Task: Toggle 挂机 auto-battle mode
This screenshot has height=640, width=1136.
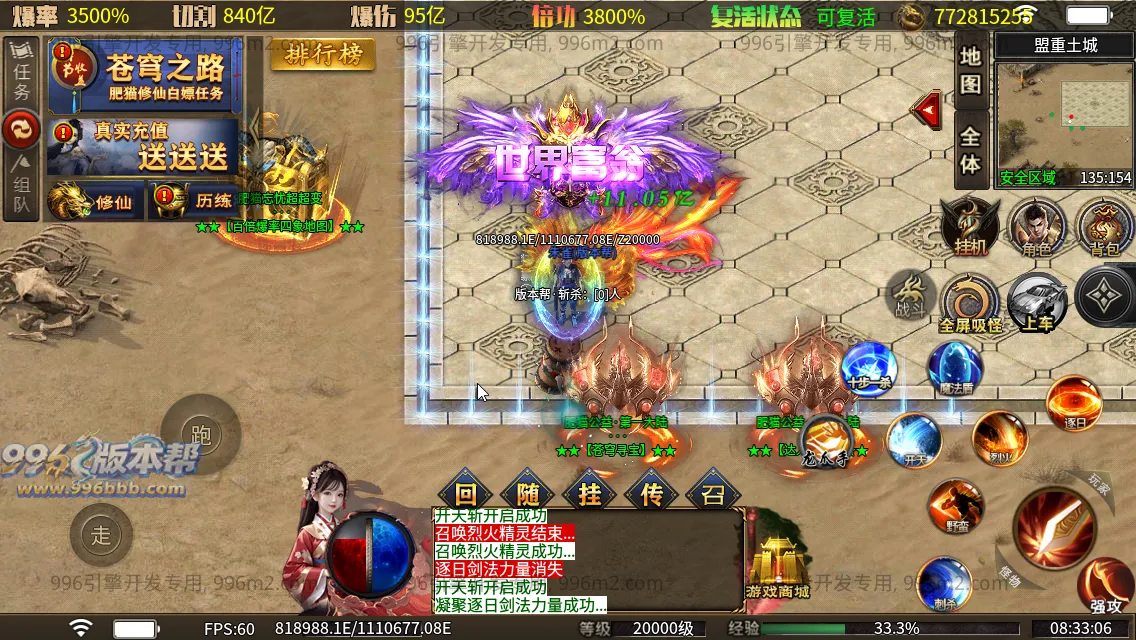Action: coord(969,226)
